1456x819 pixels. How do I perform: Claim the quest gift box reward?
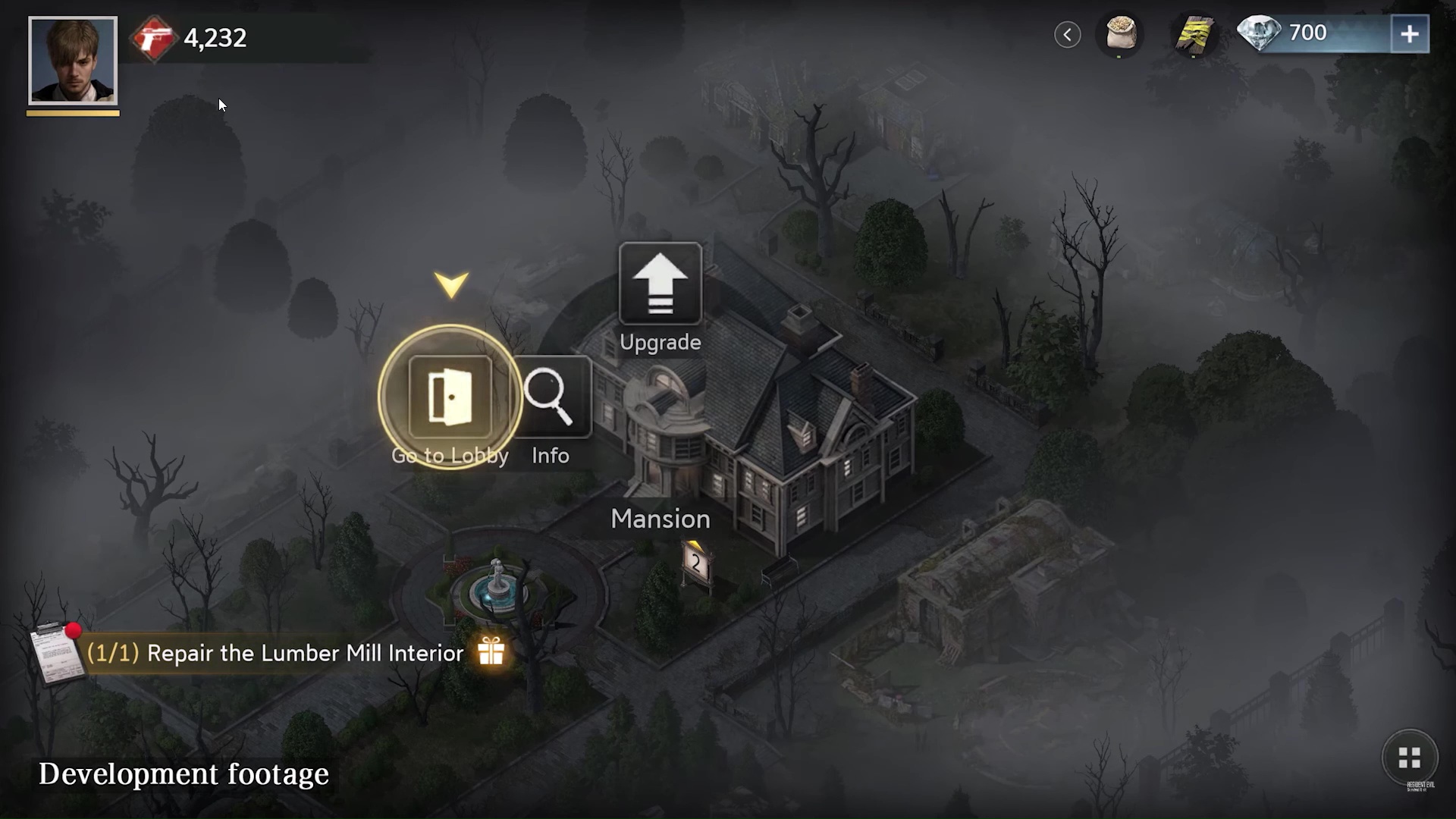491,651
